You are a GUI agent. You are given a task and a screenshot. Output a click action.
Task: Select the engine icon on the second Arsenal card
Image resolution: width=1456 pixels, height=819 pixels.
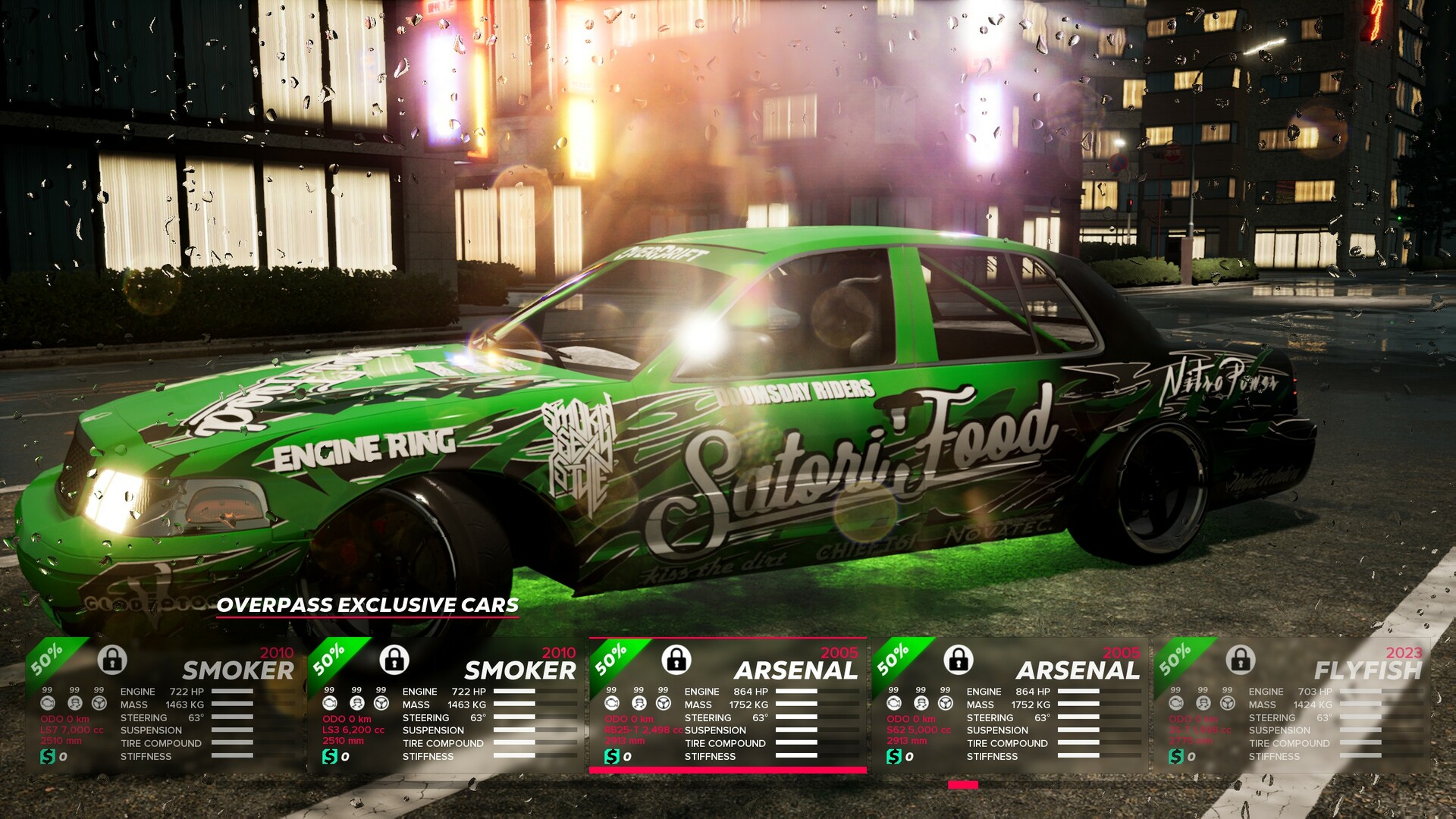coord(895,702)
